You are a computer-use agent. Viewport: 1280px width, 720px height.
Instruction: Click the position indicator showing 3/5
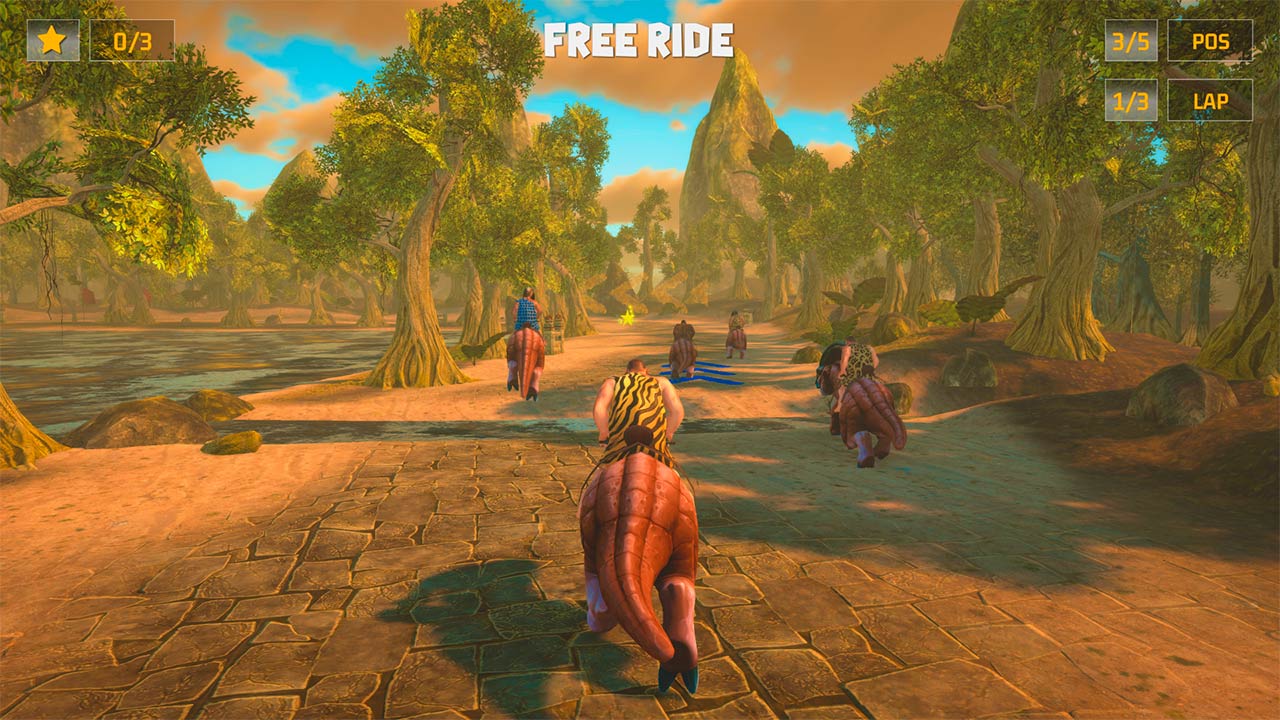(x=1129, y=41)
